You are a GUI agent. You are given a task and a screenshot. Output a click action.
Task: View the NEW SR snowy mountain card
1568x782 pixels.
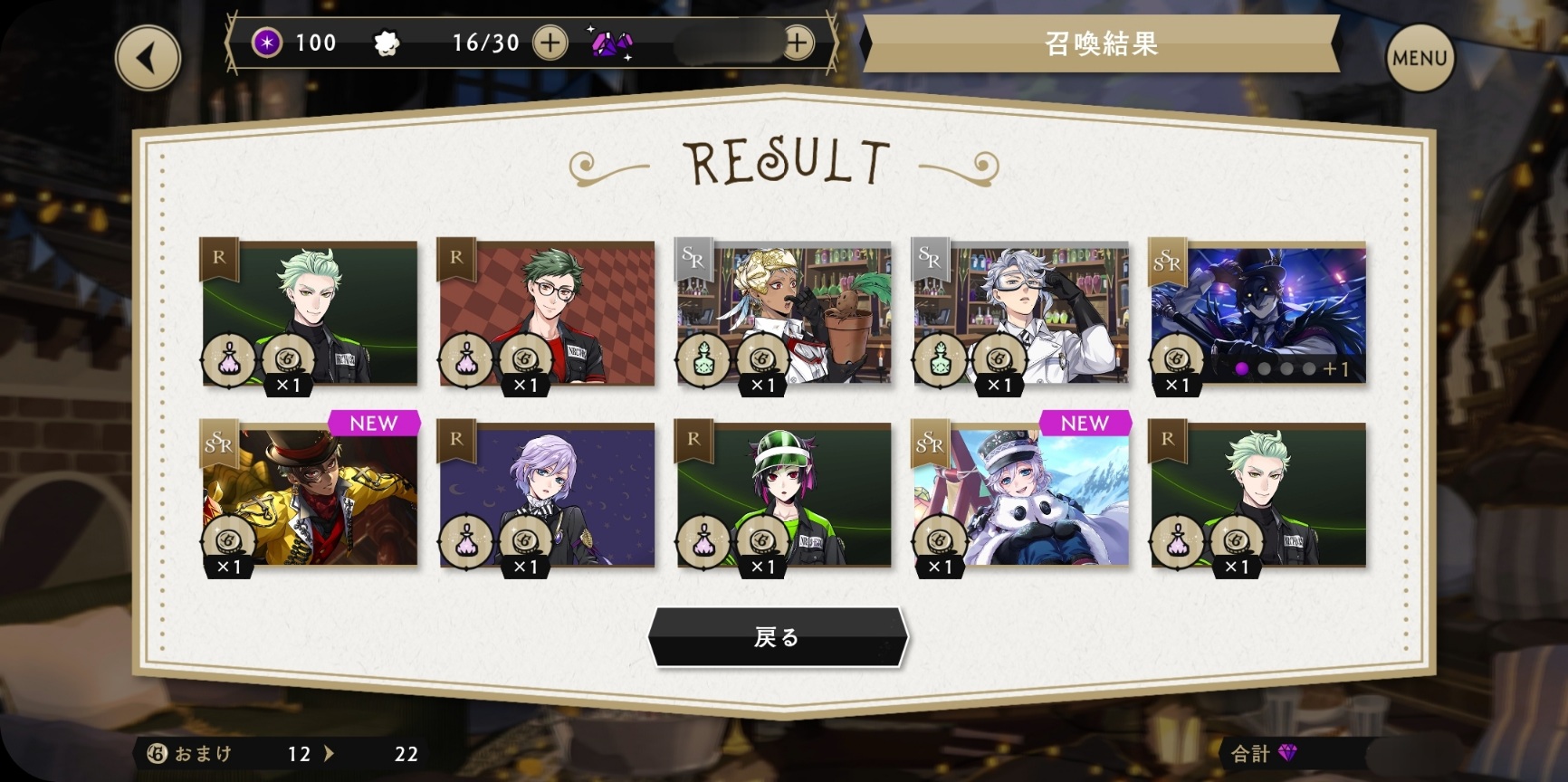coord(1021,495)
